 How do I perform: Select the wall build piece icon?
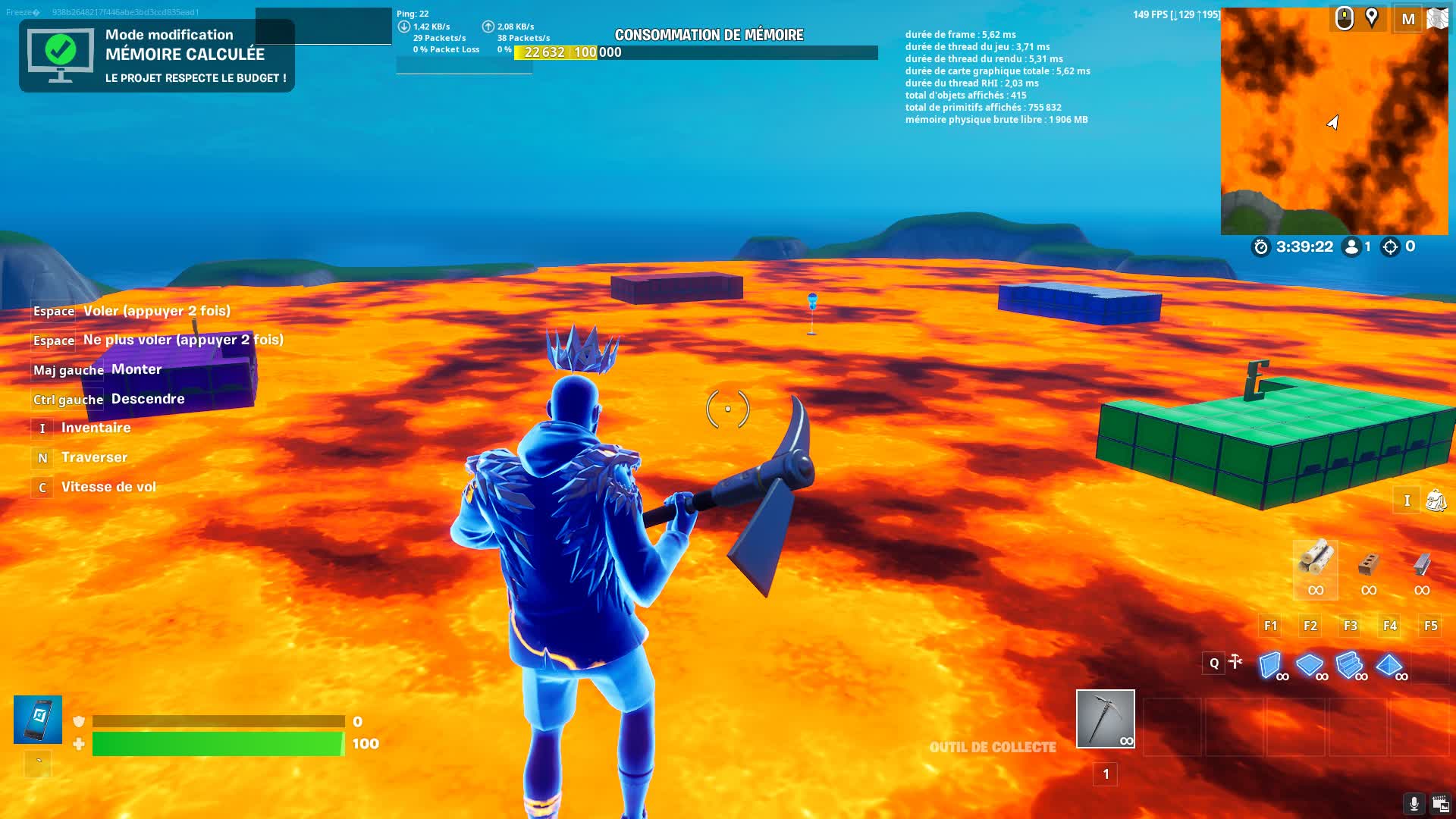(1271, 664)
